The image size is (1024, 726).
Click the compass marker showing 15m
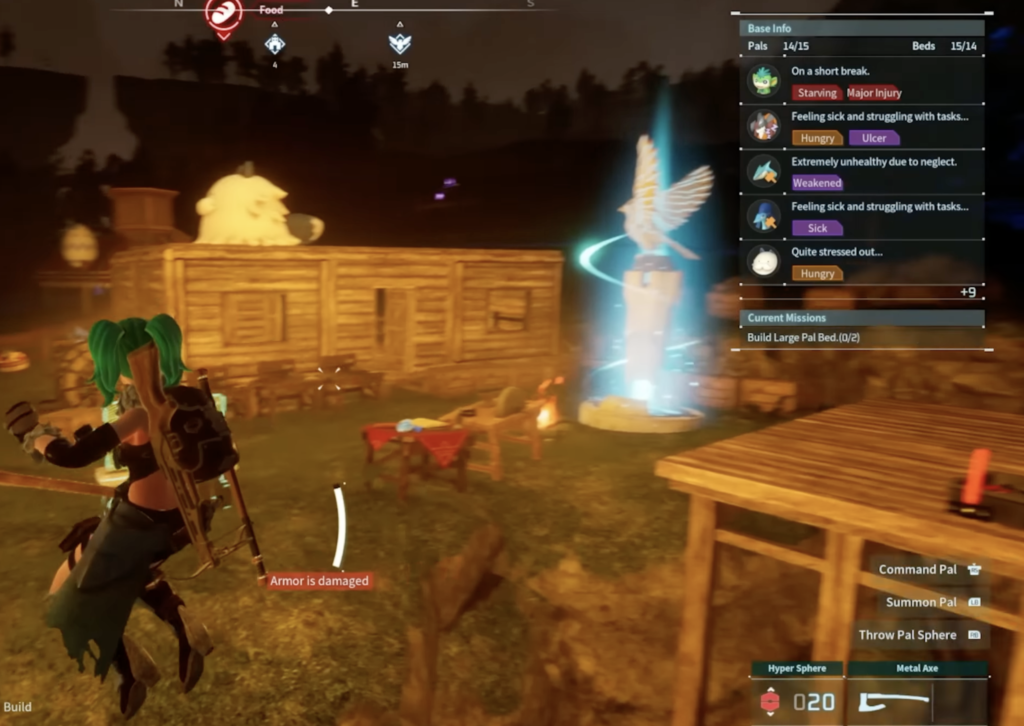point(400,44)
